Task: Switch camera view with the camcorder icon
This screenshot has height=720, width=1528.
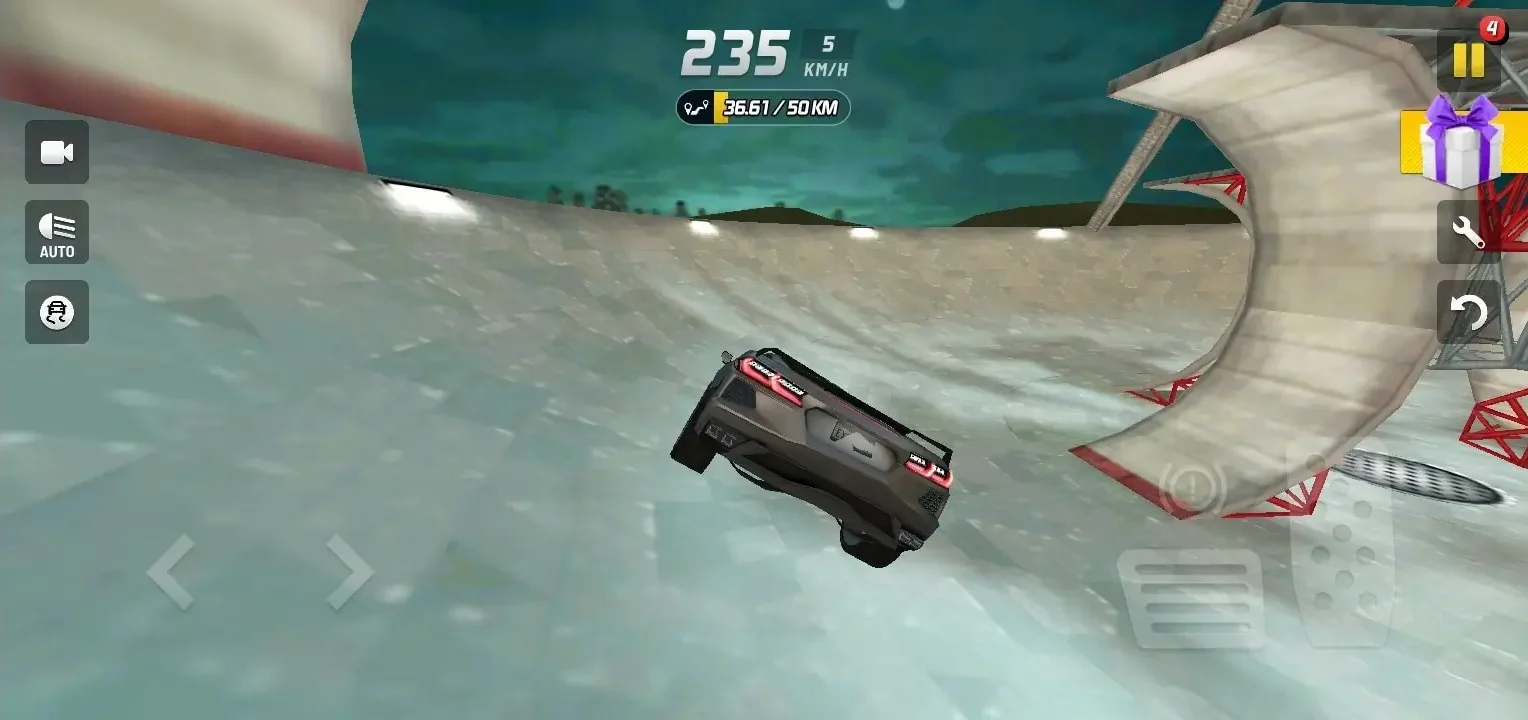Action: pyautogui.click(x=56, y=152)
